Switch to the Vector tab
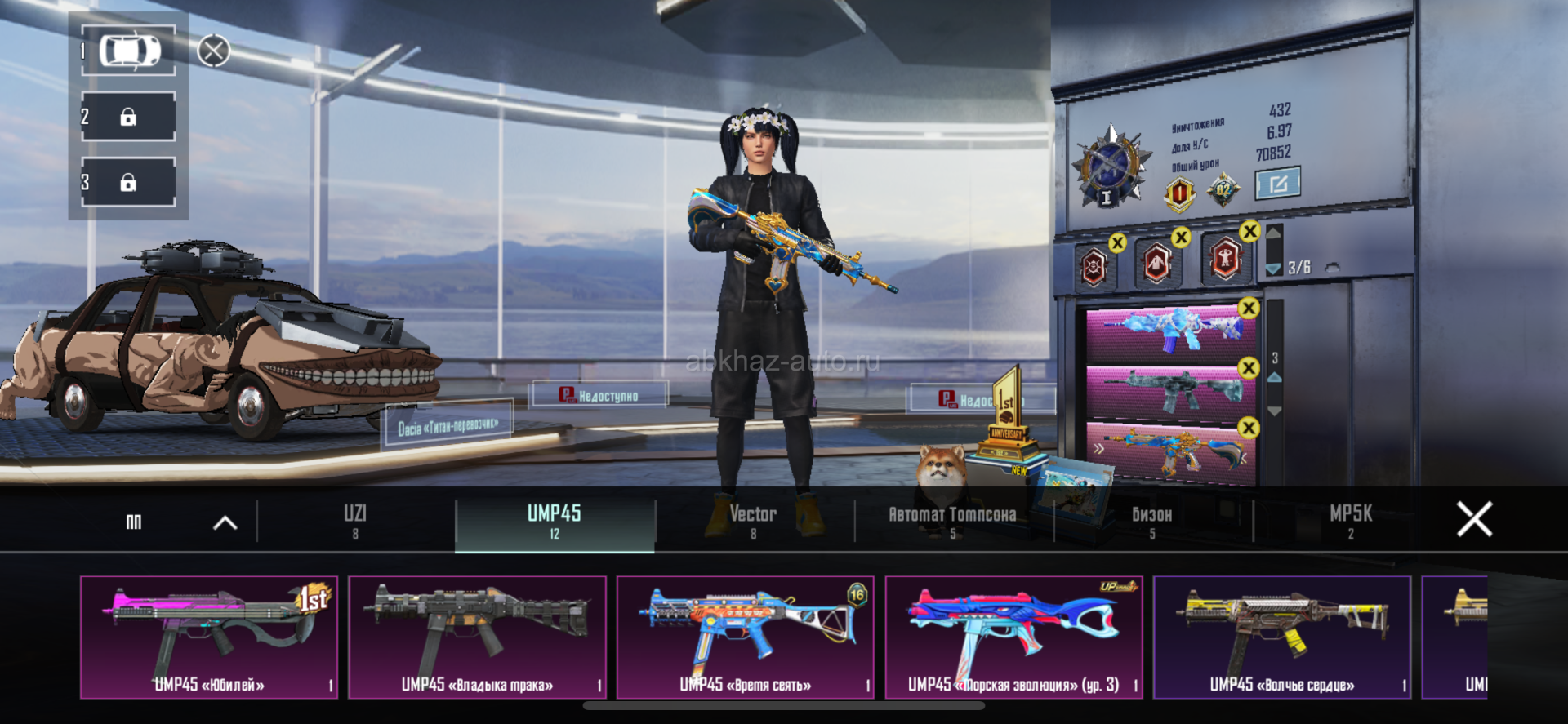 pos(753,521)
